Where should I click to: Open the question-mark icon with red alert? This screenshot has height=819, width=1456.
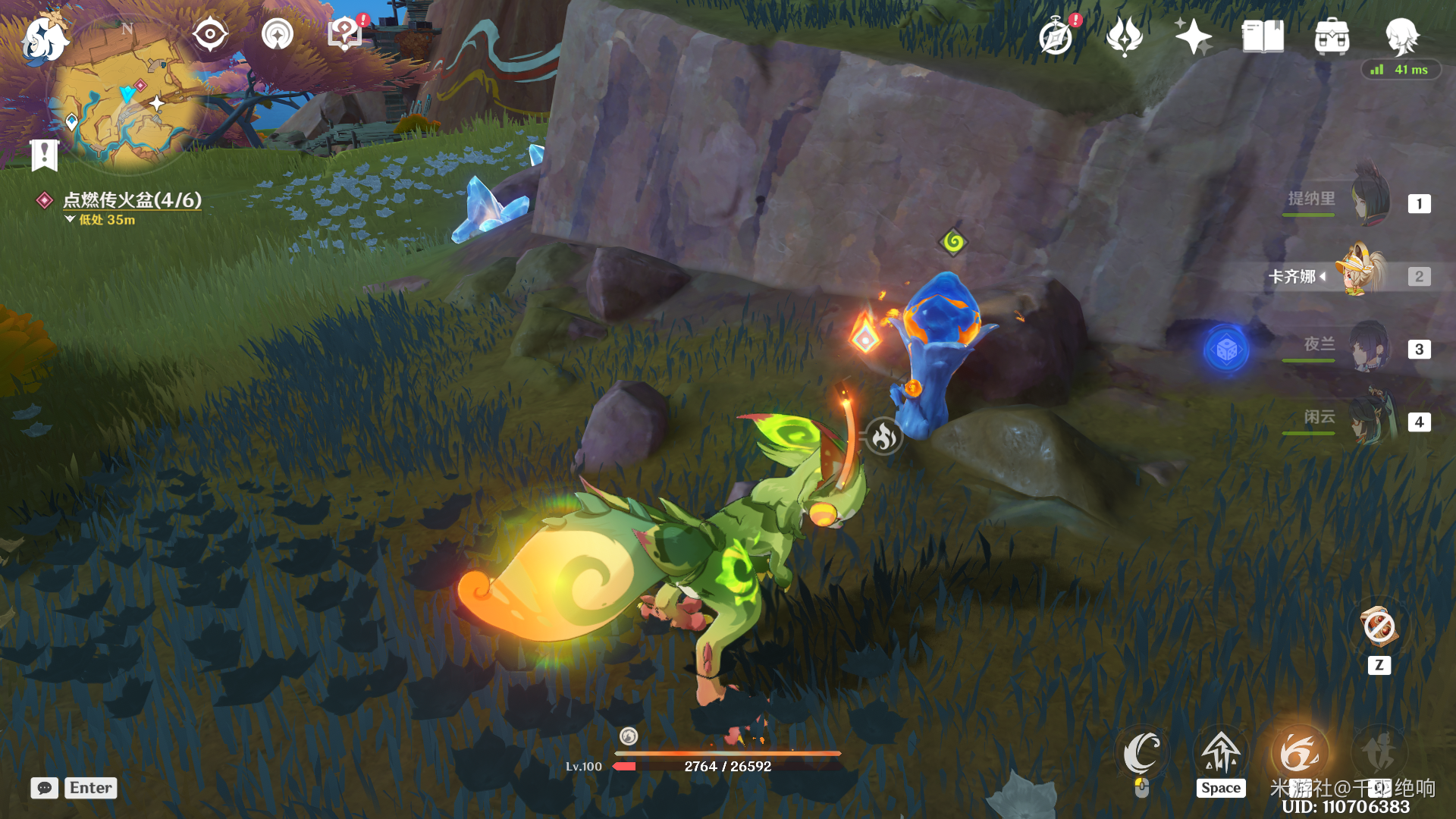pyautogui.click(x=345, y=34)
